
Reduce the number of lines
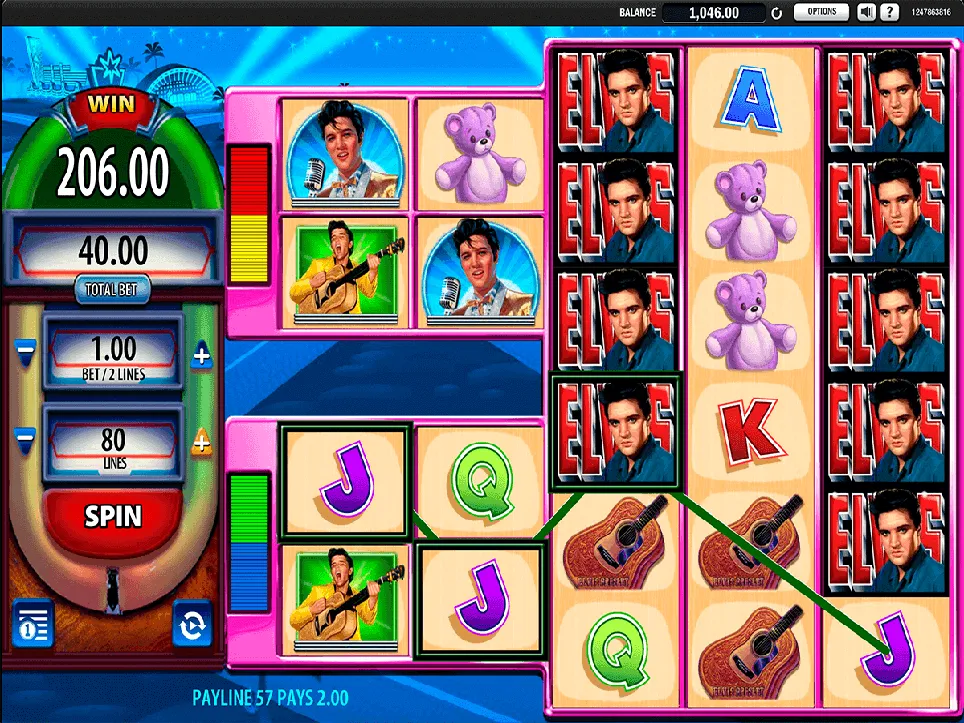click(25, 437)
